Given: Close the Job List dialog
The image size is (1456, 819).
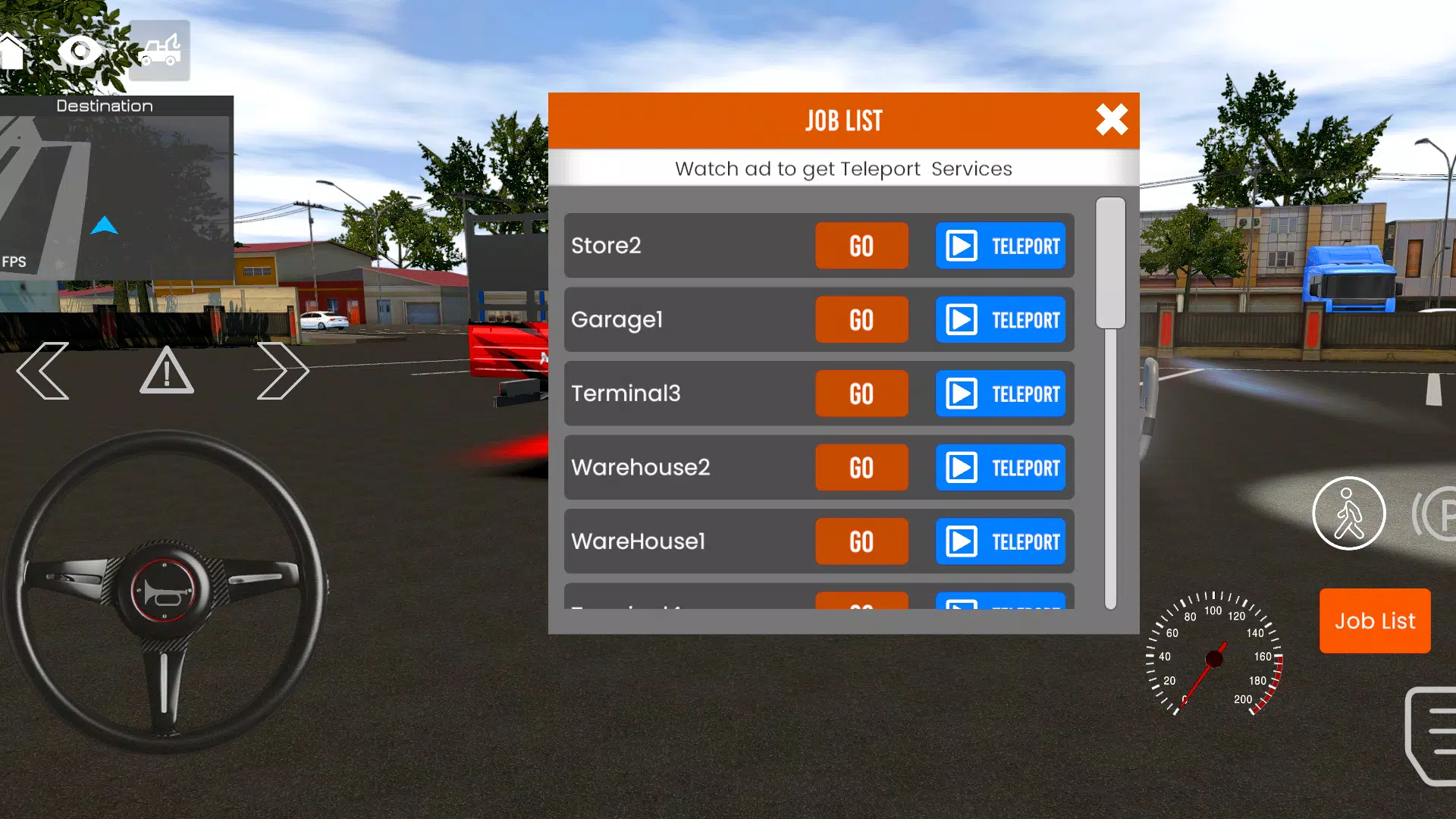Looking at the screenshot, I should coord(1111,120).
